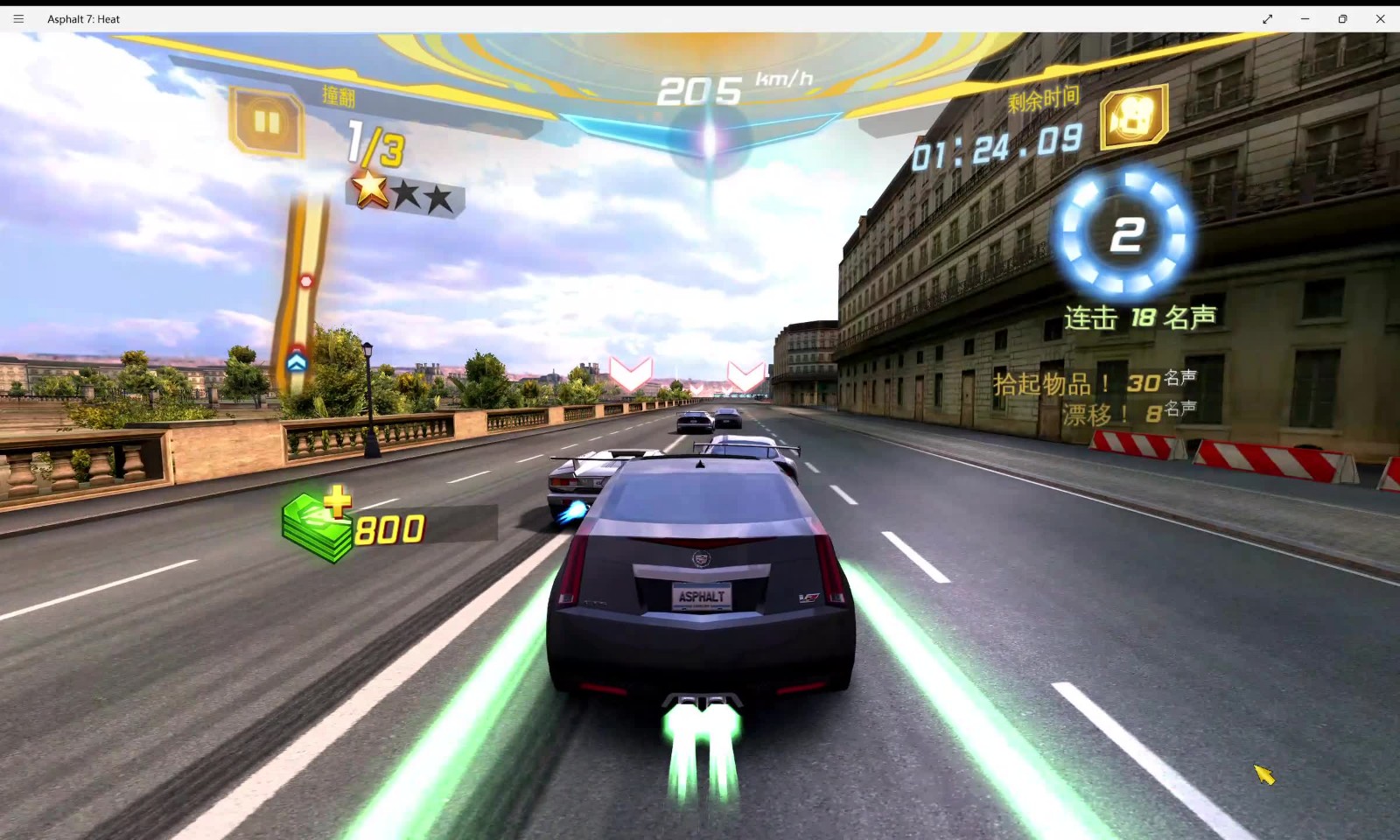Open the hamburger menu in the title bar

point(18,18)
